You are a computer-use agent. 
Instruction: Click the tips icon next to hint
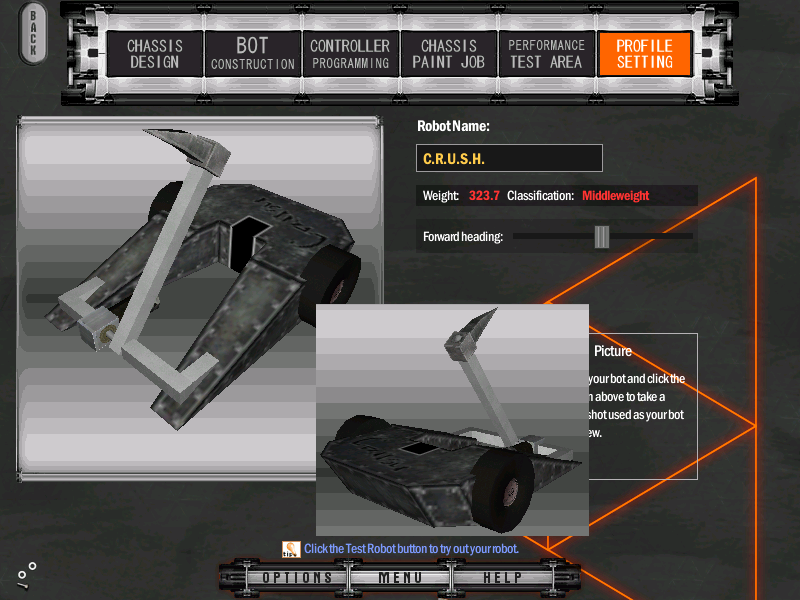click(291, 548)
